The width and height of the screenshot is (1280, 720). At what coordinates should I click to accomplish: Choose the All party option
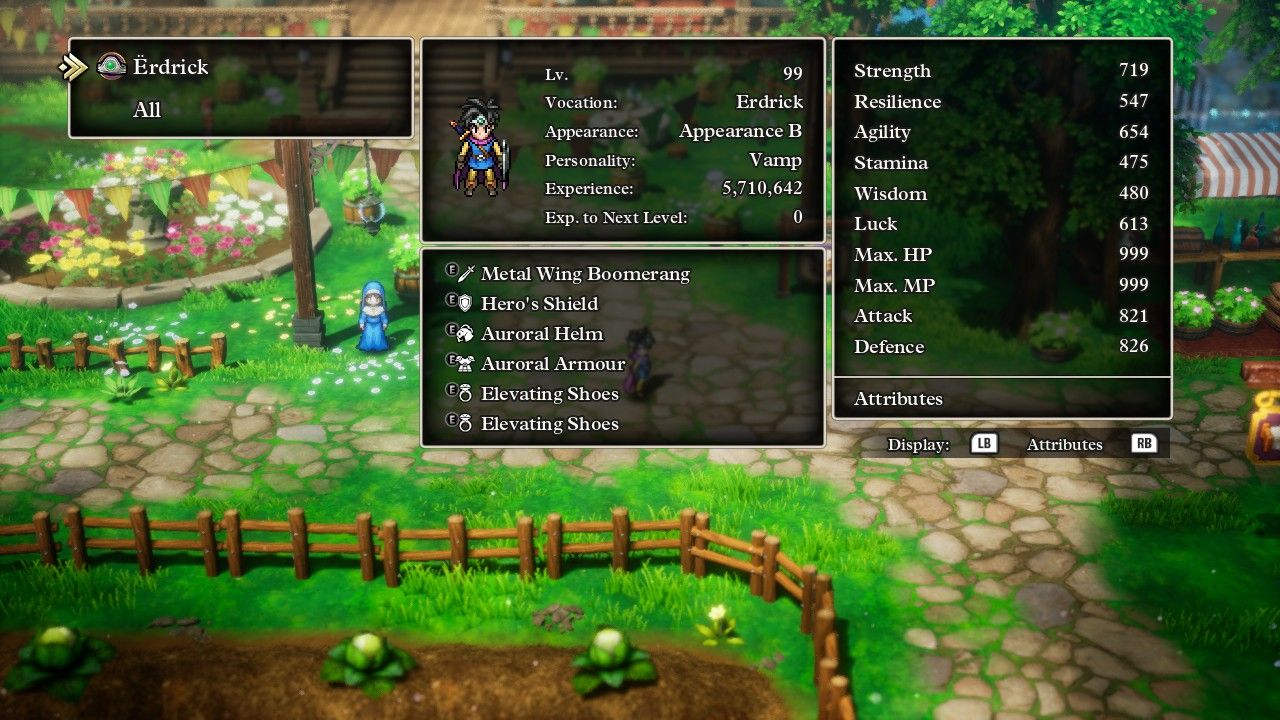click(x=147, y=110)
